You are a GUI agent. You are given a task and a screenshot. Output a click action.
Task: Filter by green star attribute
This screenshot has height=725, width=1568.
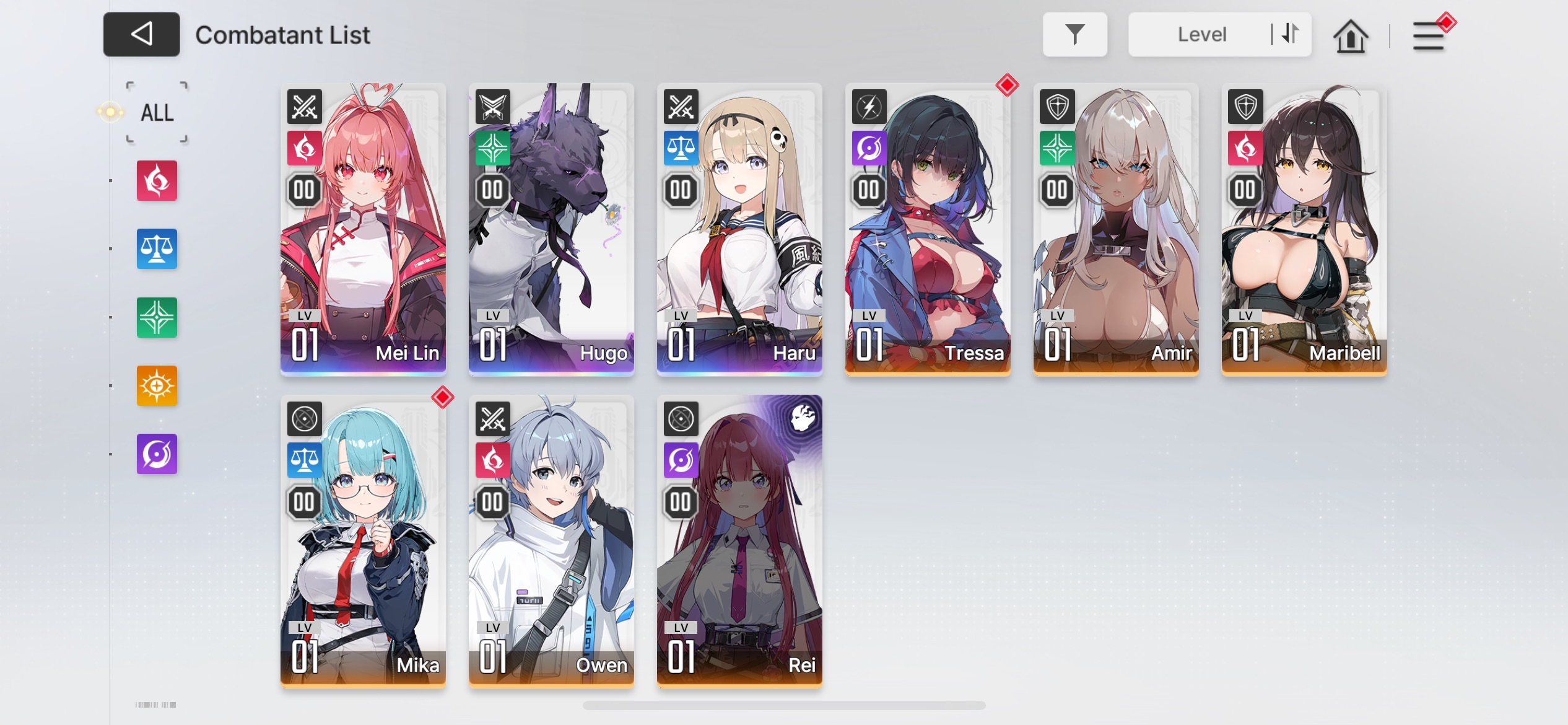157,317
